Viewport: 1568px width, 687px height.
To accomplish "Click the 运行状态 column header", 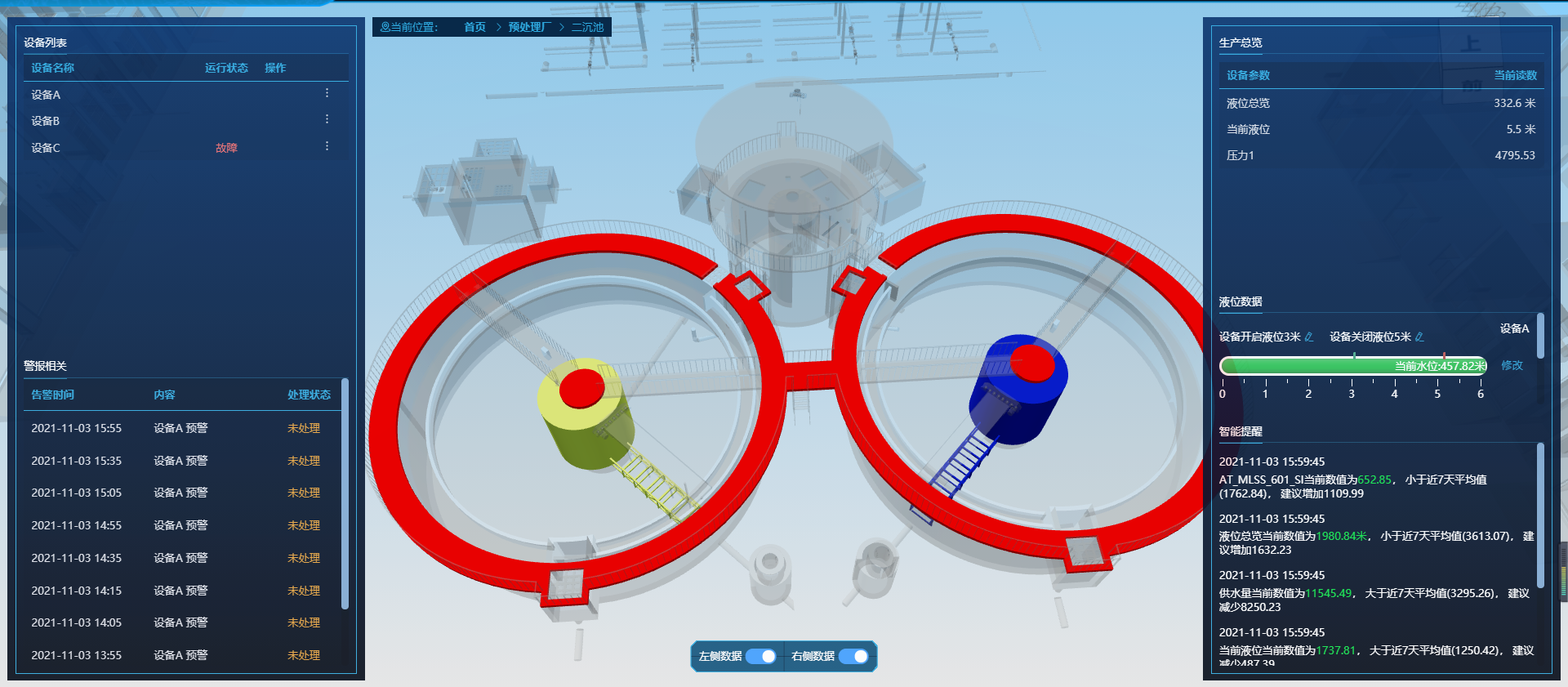I will tap(226, 68).
